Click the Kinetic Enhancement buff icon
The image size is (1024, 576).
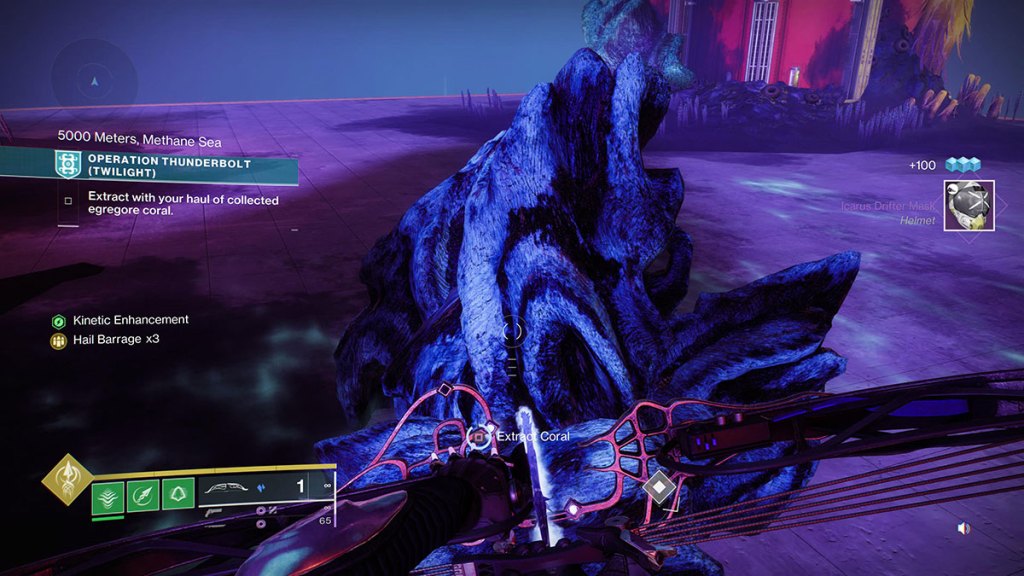coord(59,321)
